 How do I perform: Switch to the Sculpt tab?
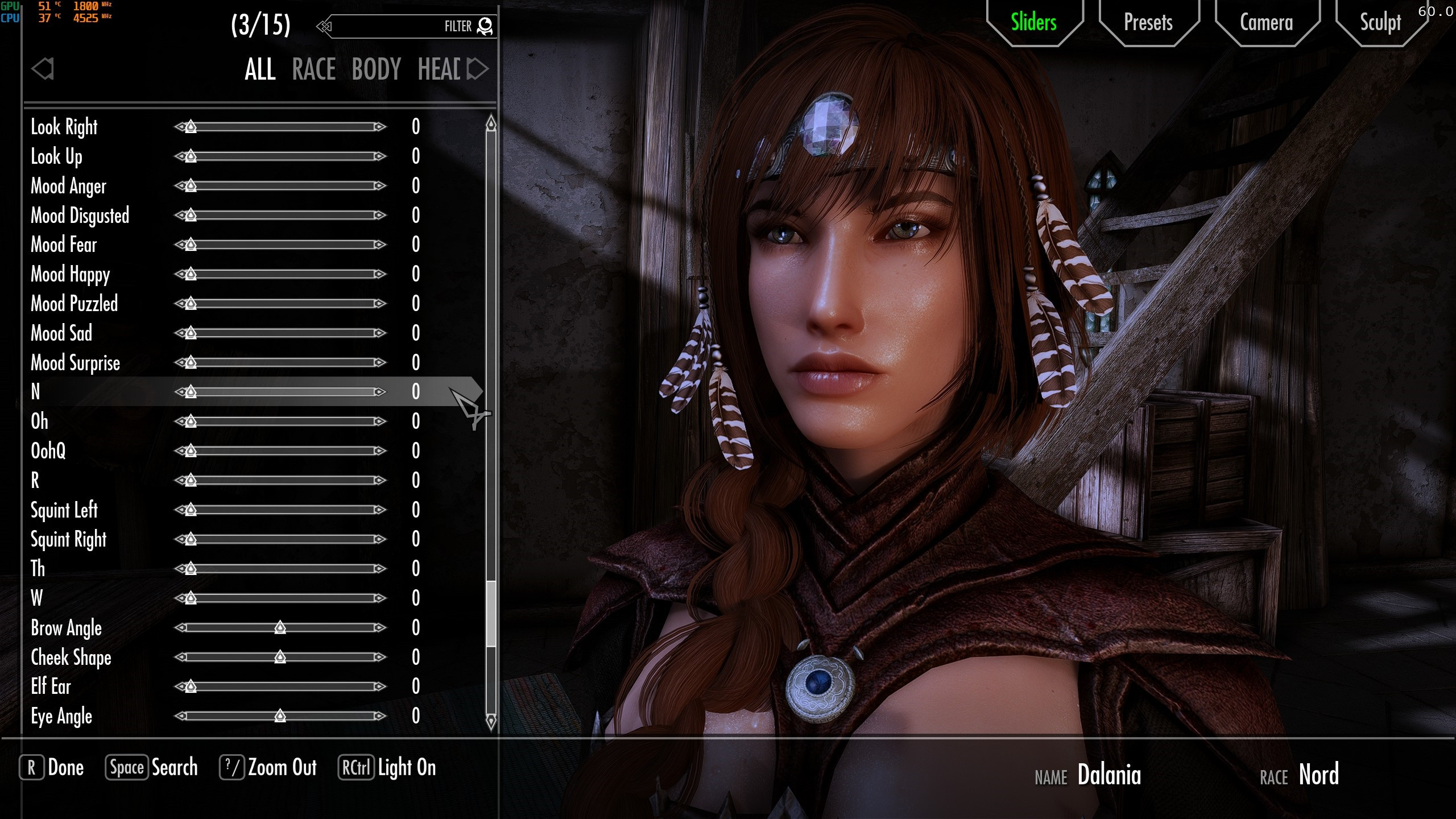click(x=1380, y=23)
